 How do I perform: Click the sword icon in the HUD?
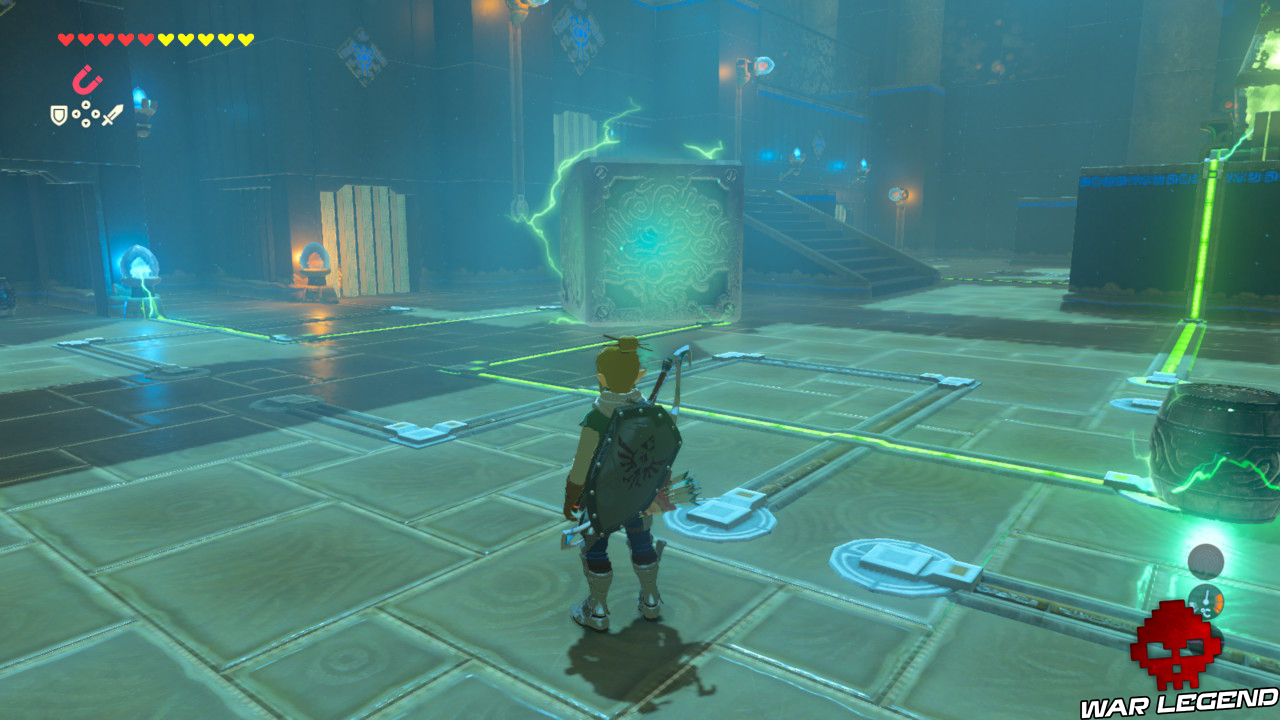[113, 113]
